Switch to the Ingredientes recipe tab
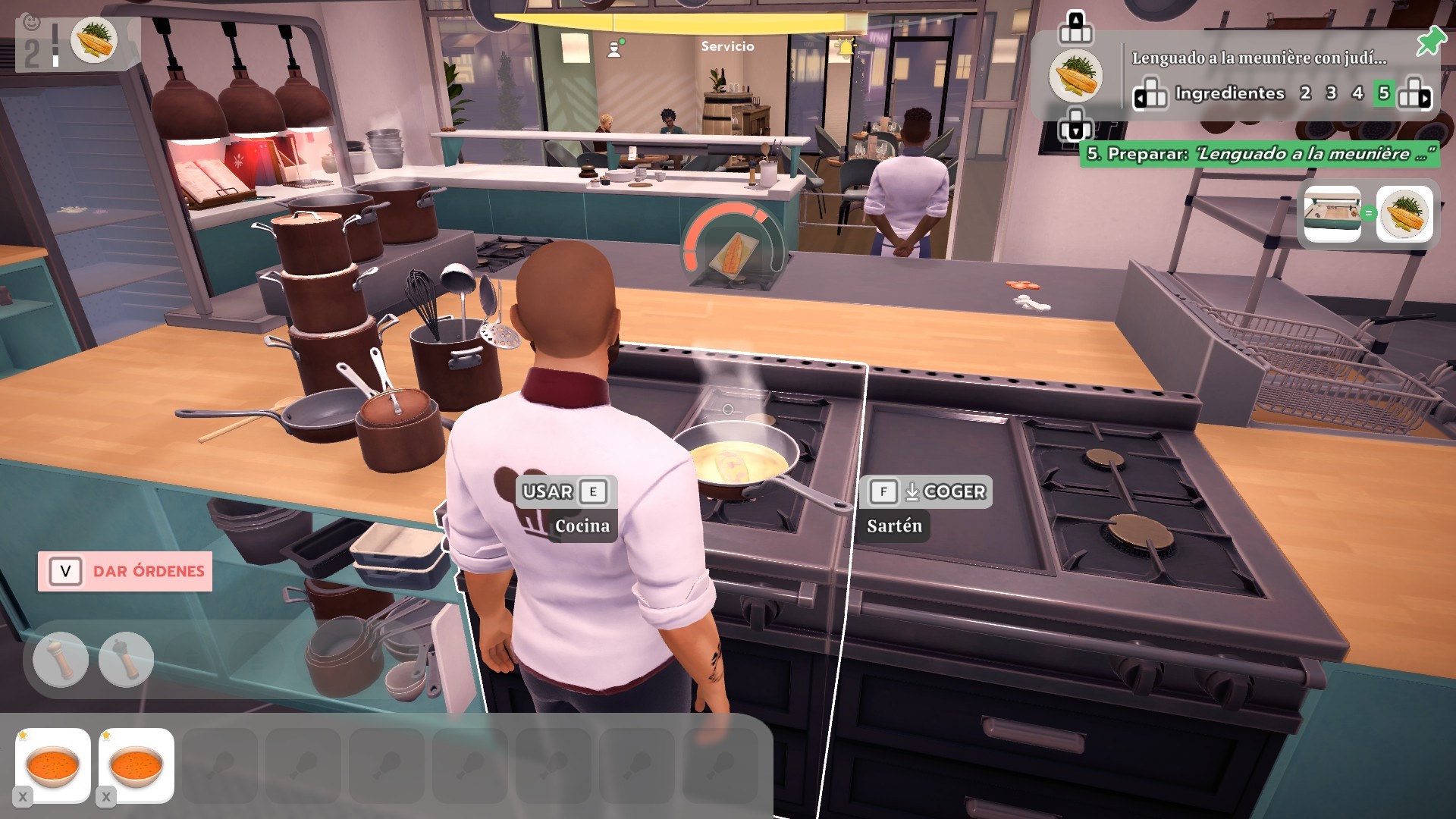This screenshot has width=1456, height=819. (1228, 93)
